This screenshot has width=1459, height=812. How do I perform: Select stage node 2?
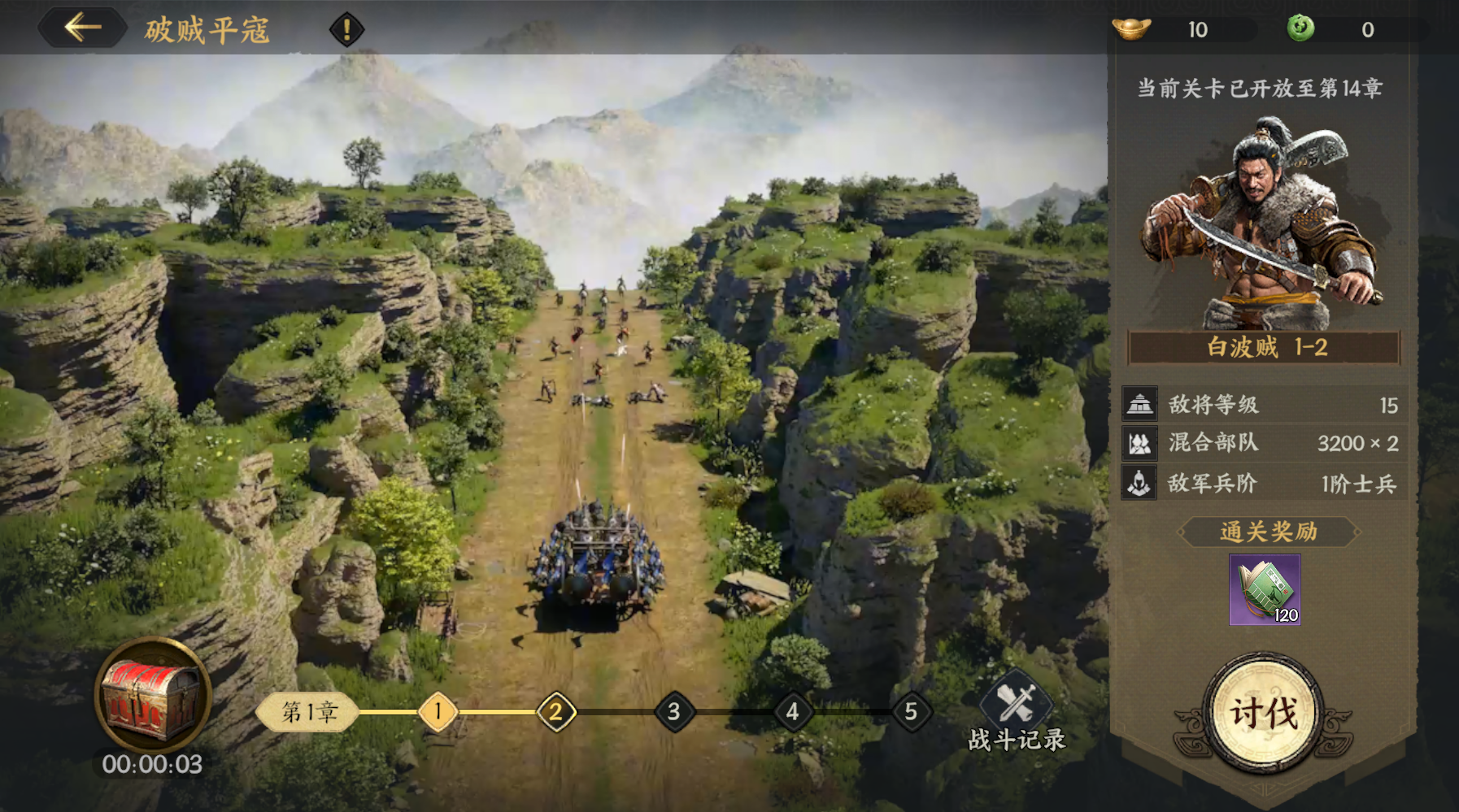point(556,712)
